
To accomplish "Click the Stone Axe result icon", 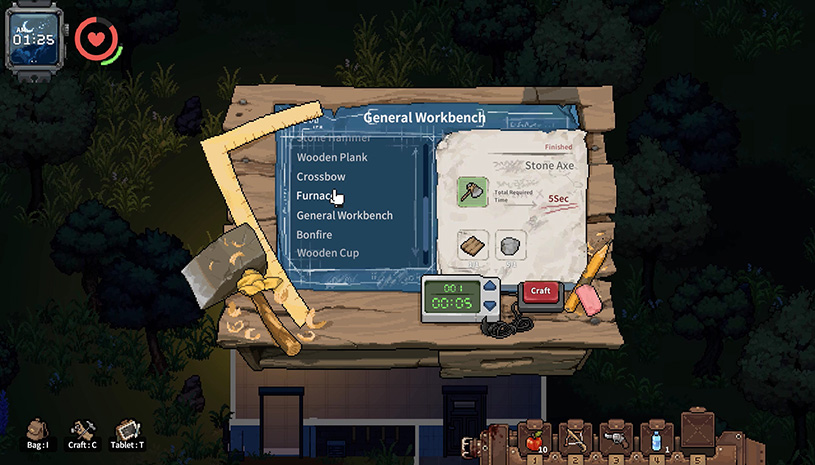I will point(473,192).
